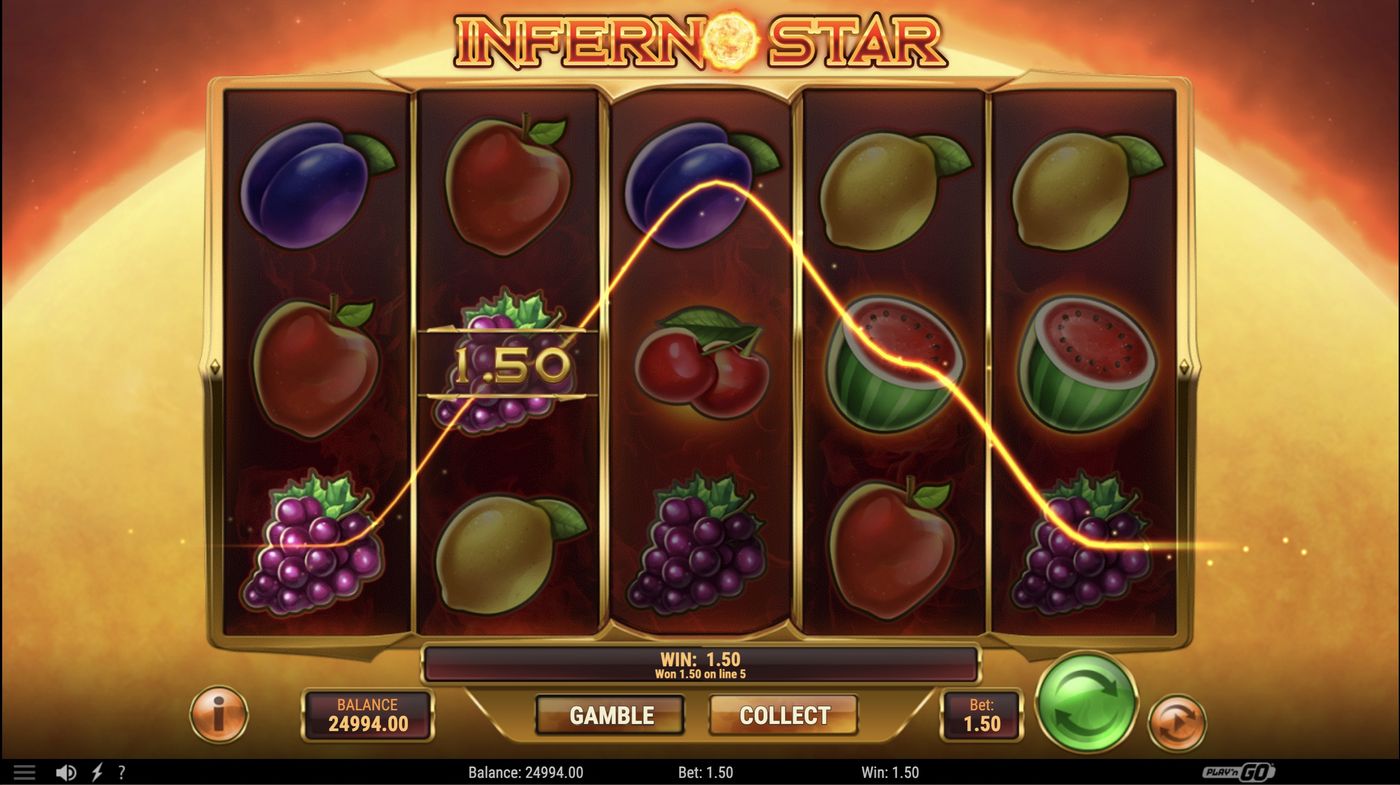Mute game audio with the speaker icon
The width and height of the screenshot is (1400, 785).
[x=66, y=771]
